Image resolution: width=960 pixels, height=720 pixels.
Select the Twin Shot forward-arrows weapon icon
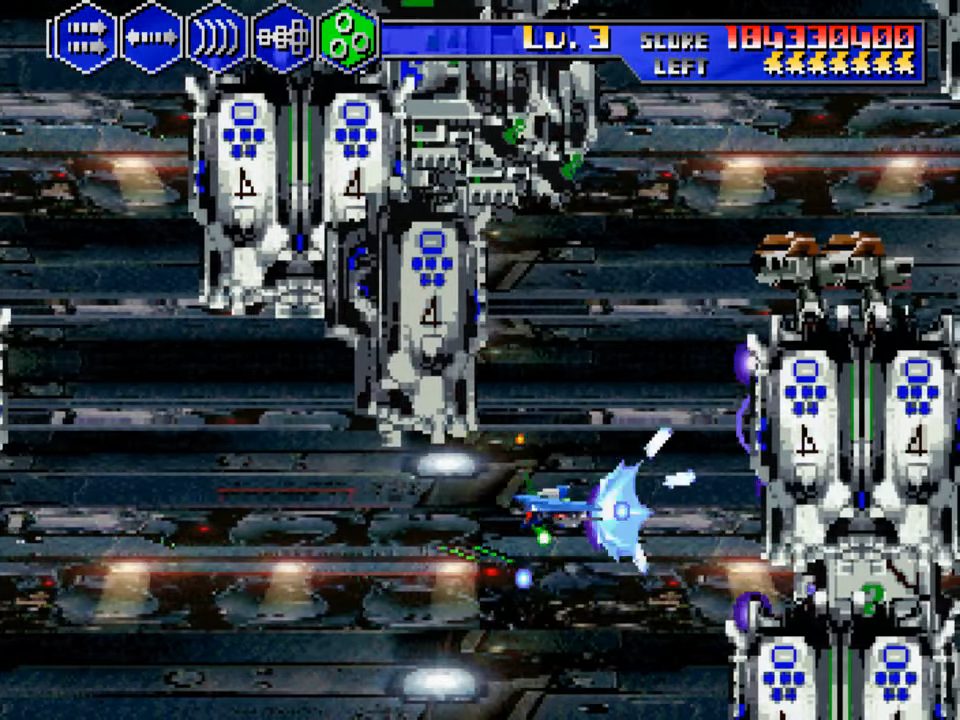[85, 38]
